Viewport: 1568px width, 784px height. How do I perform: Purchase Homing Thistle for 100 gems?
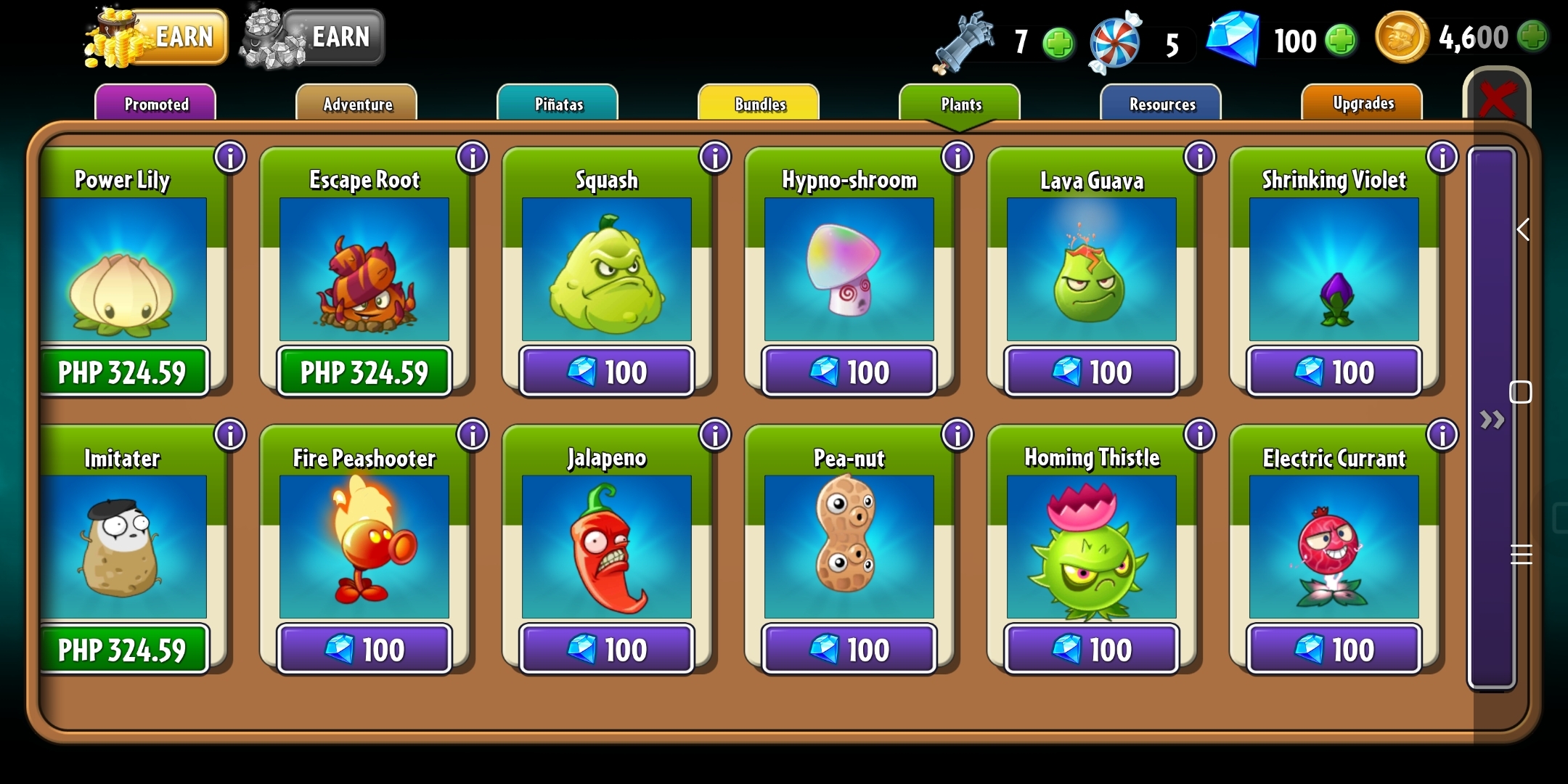(x=1092, y=649)
